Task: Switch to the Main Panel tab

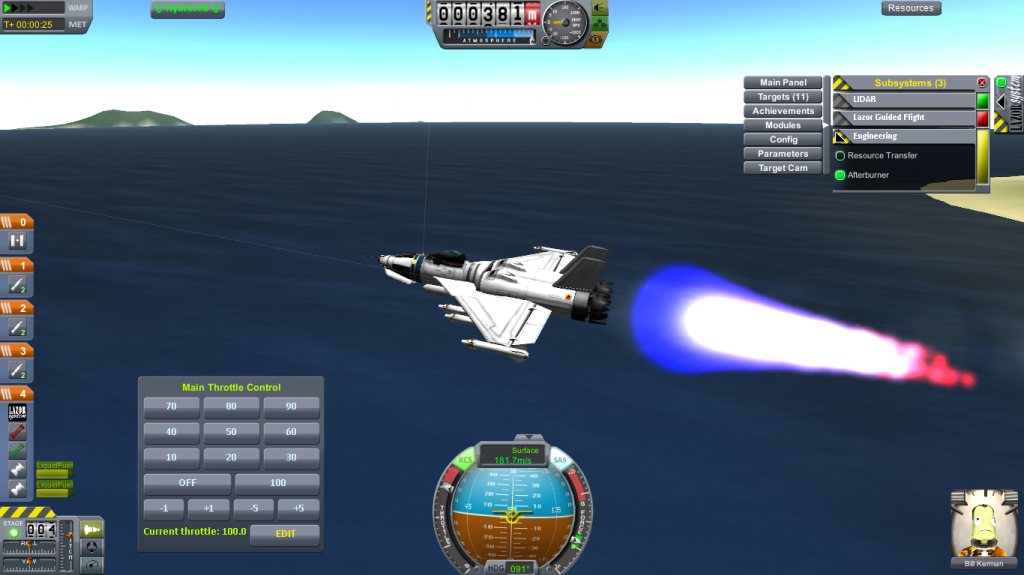Action: coord(783,83)
